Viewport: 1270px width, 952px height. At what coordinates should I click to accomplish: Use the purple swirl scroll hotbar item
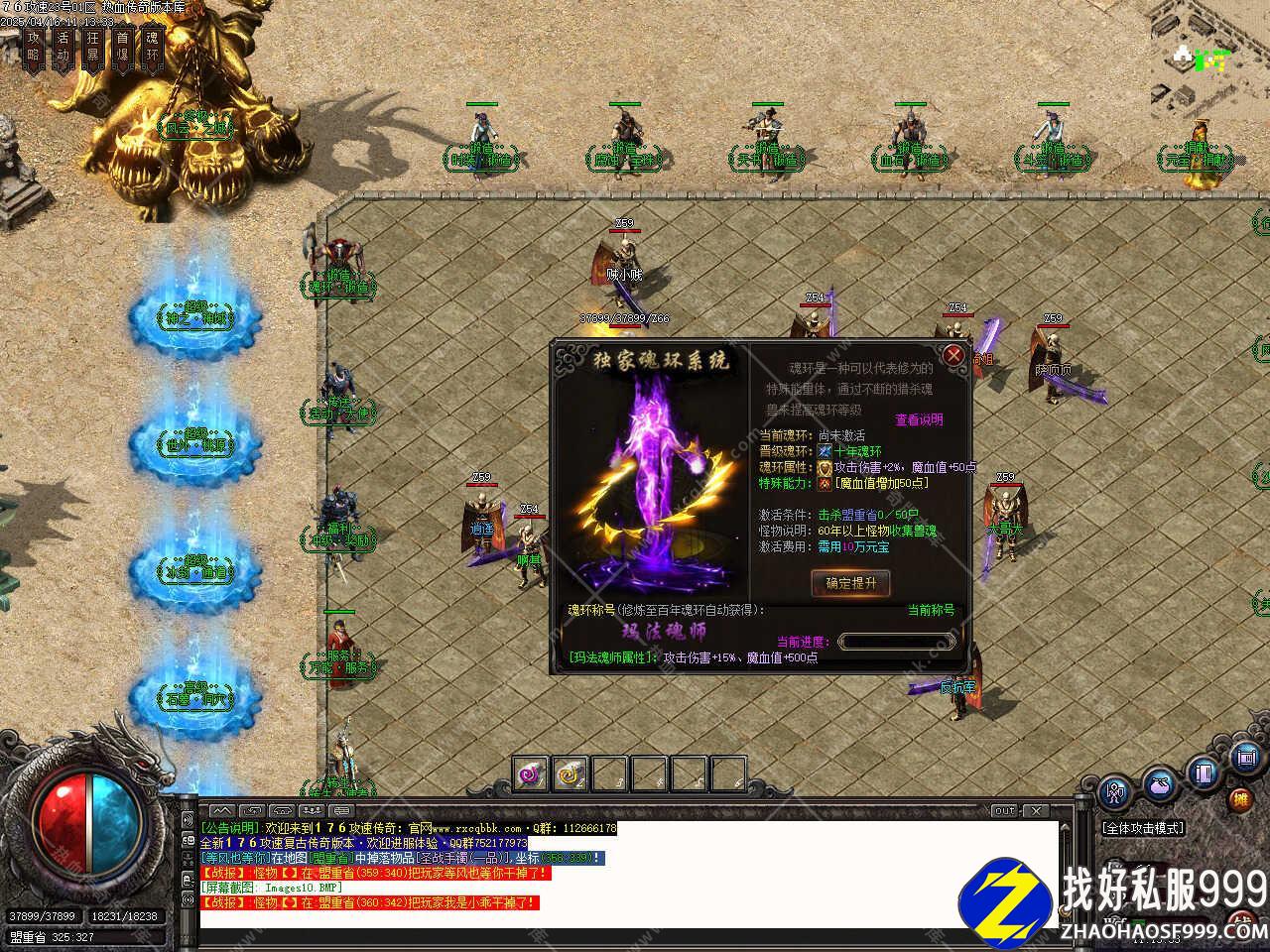pyautogui.click(x=531, y=773)
